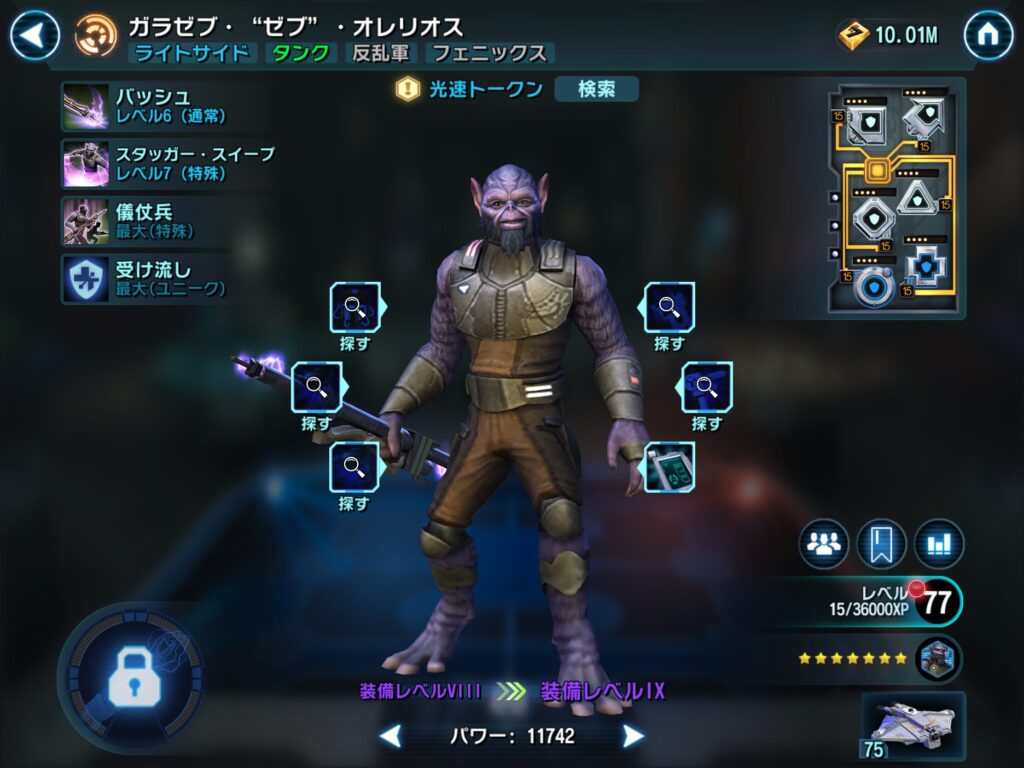Open the seven-star shards panel
This screenshot has height=768, width=1024.
878,658
